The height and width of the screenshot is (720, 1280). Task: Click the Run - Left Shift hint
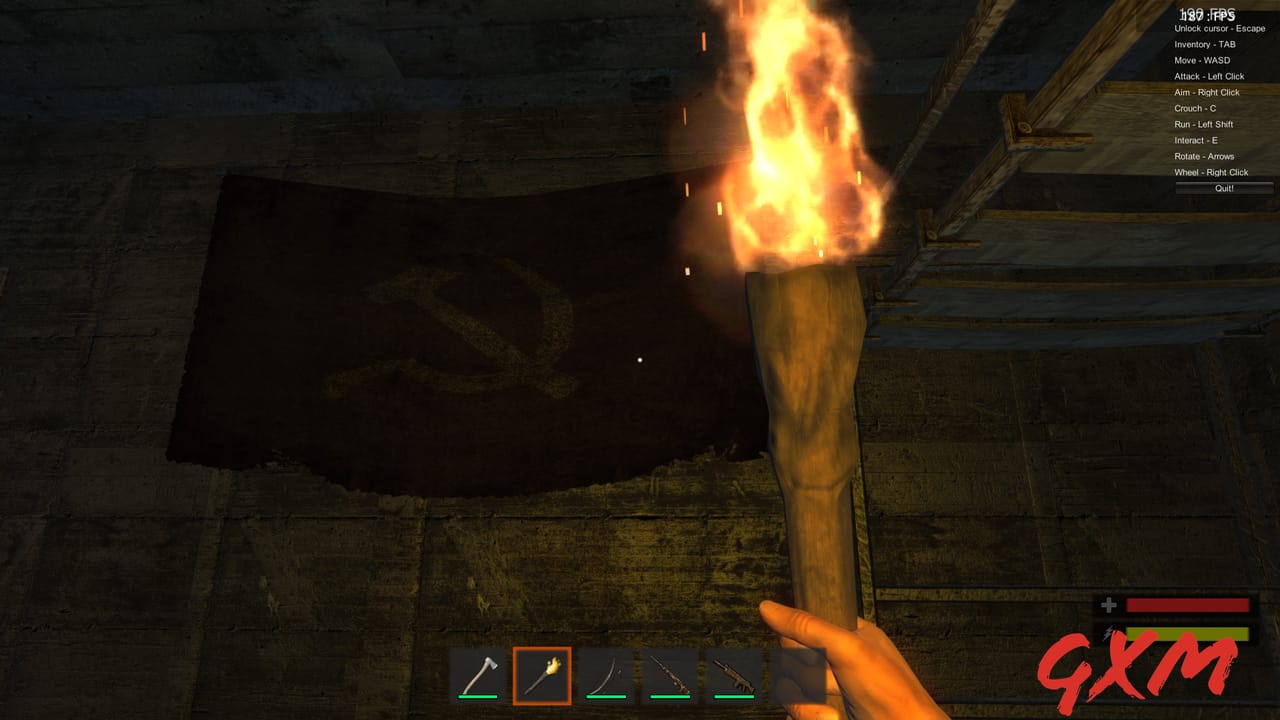(x=1203, y=124)
